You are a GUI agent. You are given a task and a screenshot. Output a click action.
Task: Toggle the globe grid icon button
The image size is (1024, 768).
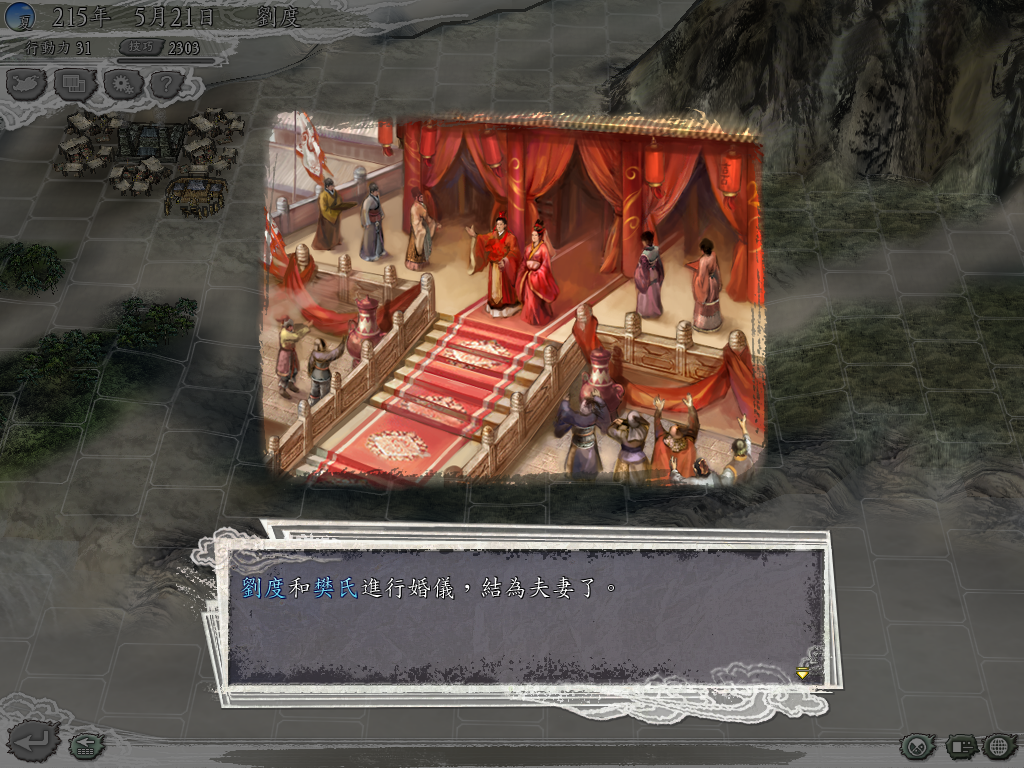pyautogui.click(x=999, y=746)
